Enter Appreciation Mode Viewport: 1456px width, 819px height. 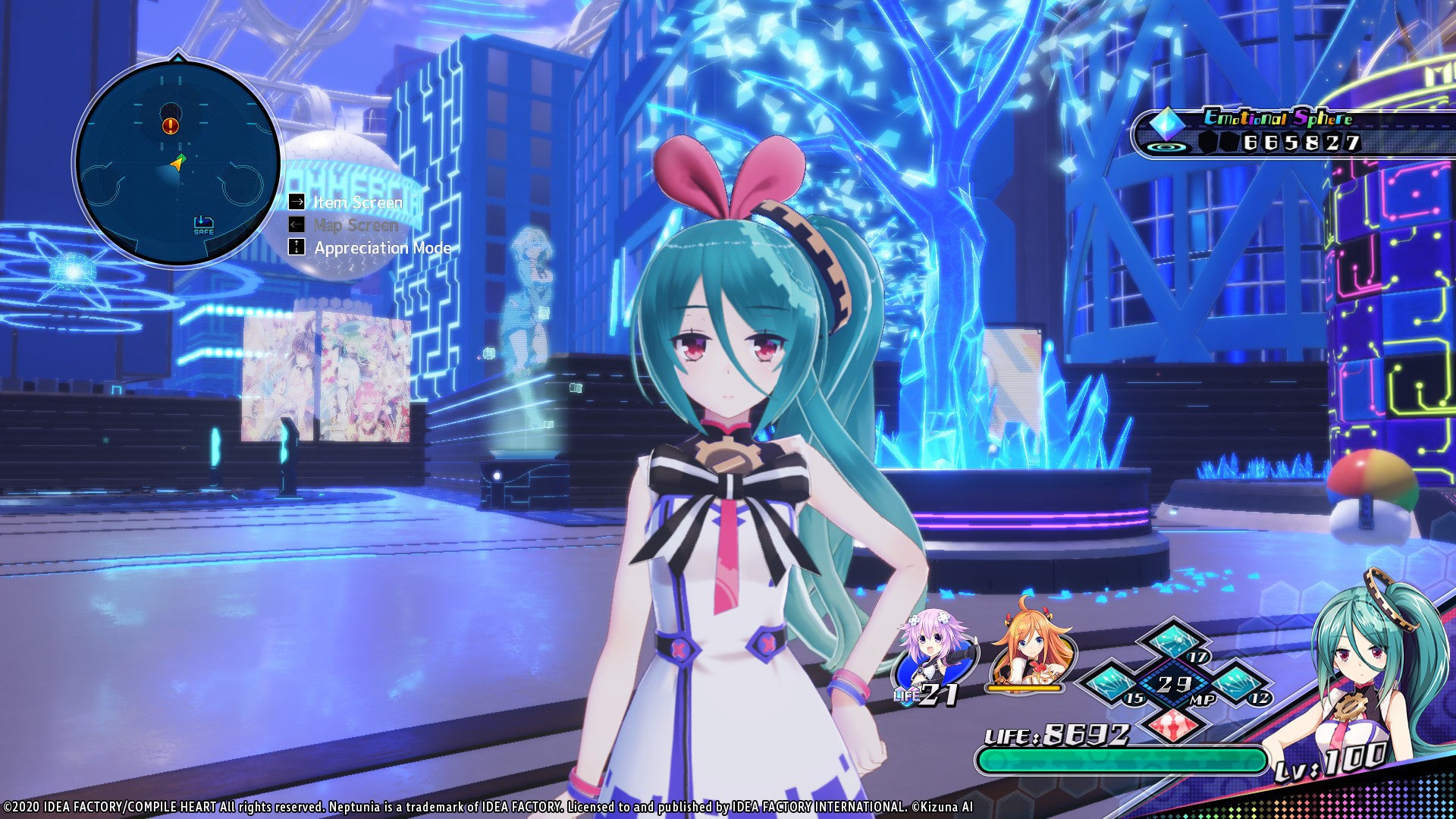pyautogui.click(x=381, y=248)
